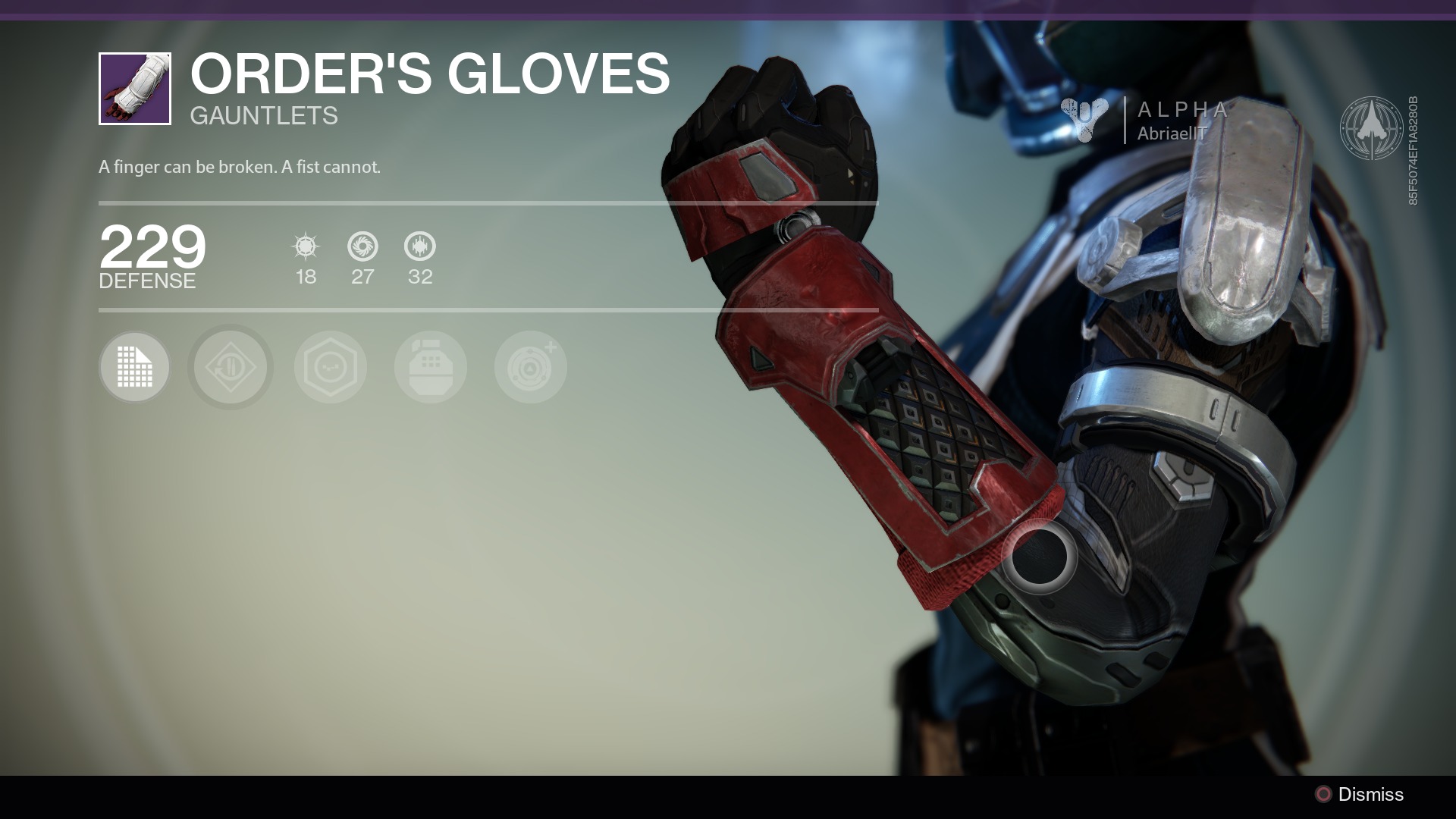Select the Order's Gloves item icon
The width and height of the screenshot is (1456, 819).
135,89
